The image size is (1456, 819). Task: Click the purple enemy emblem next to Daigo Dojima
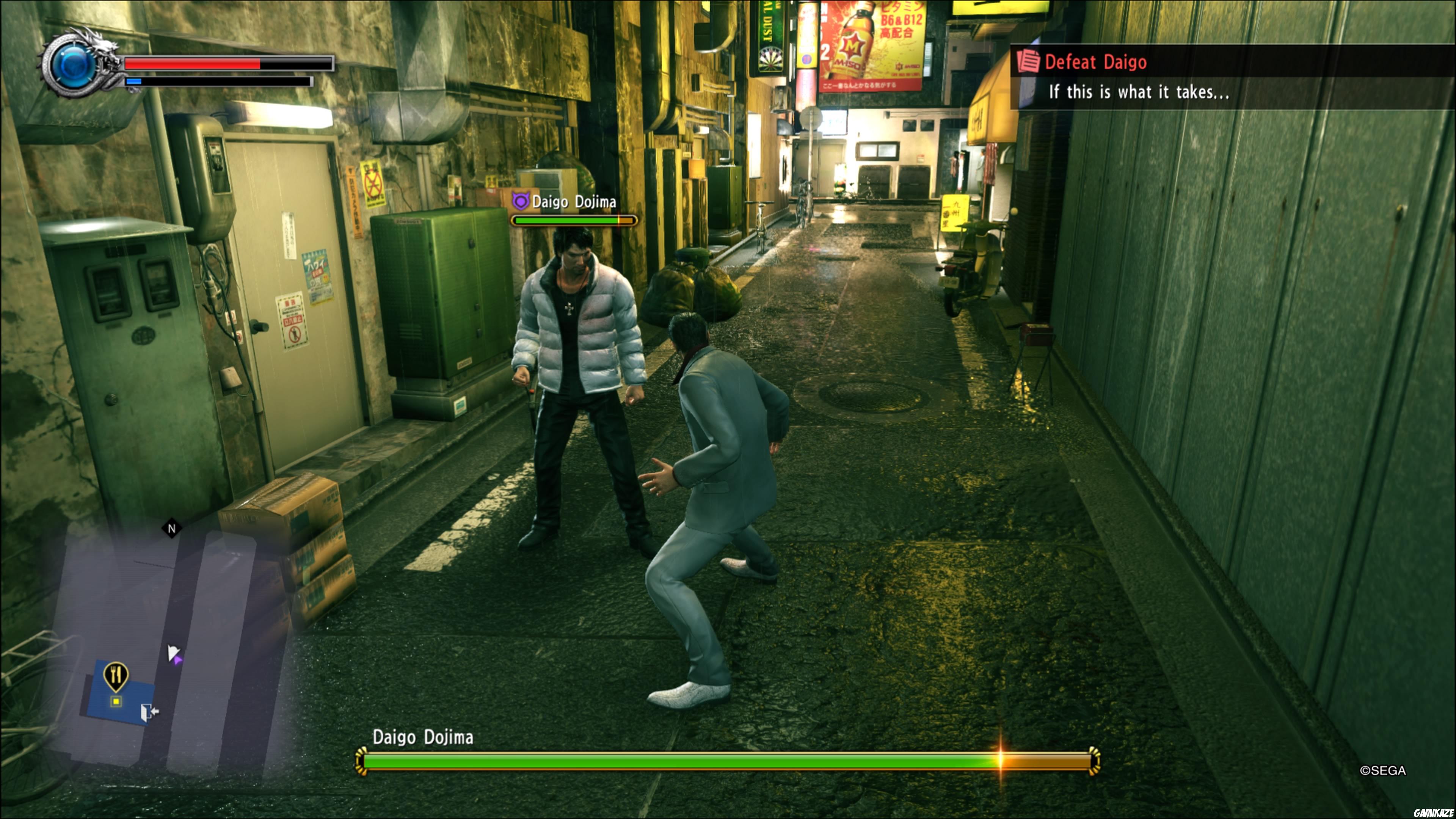click(521, 201)
